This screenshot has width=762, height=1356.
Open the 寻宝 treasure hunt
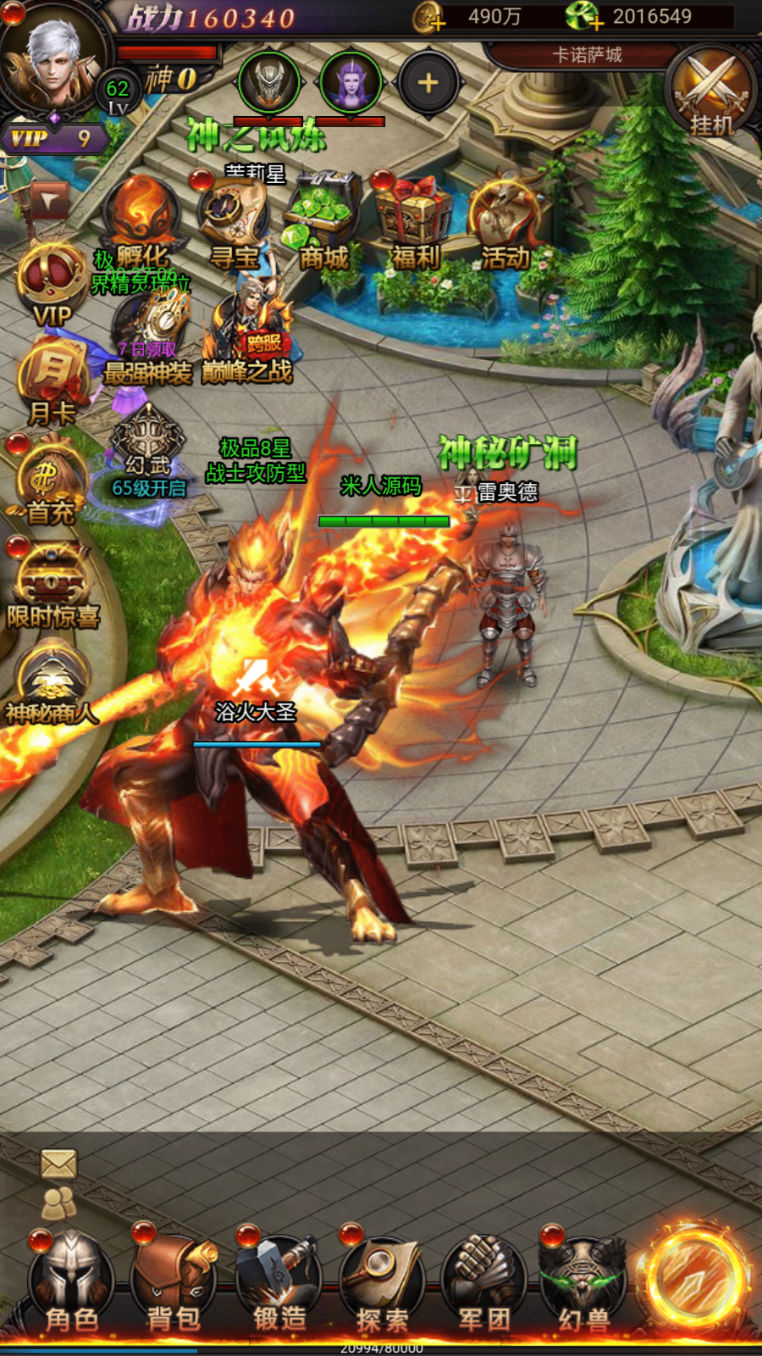point(234,220)
